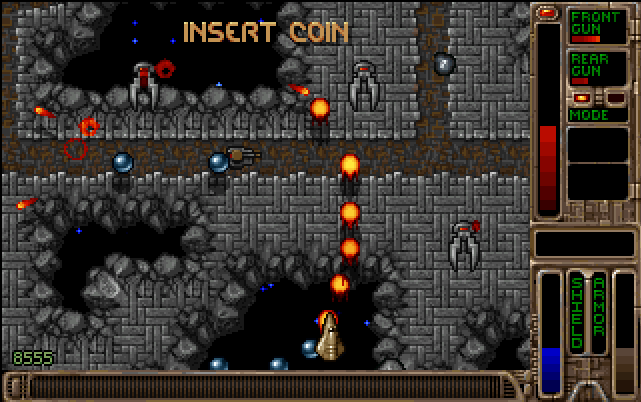Screen dimensions: 641x402
Task: Select the Front Gun weapon panel
Action: coord(598,27)
